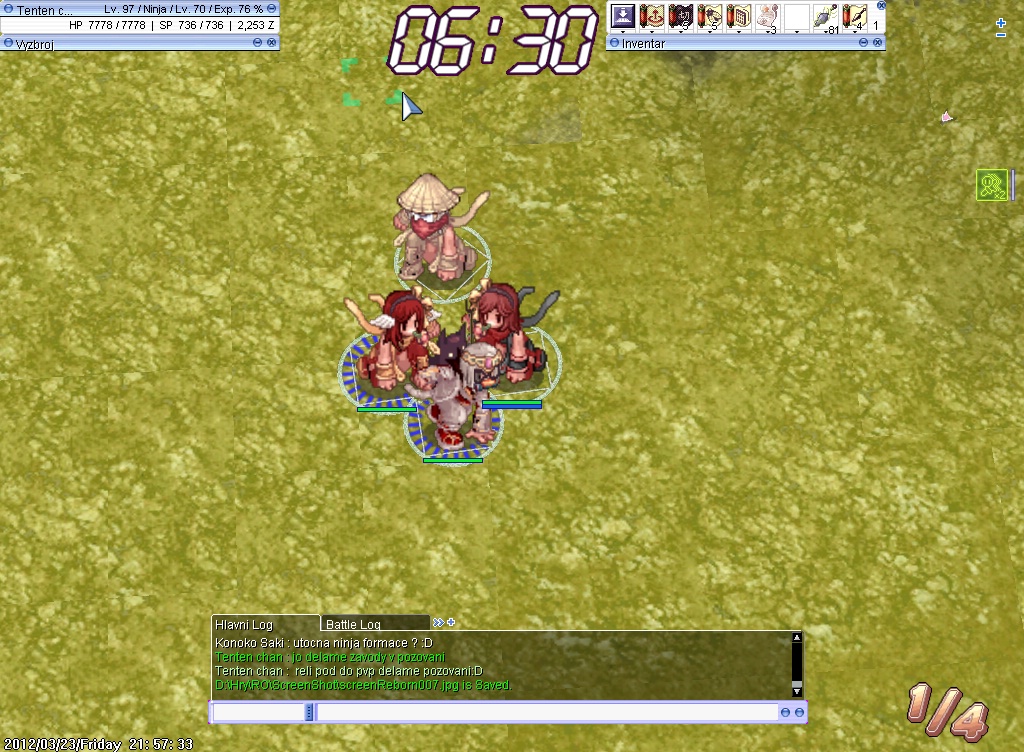Screen dimensions: 1024x752
Task: Click the whisper recipient name field
Action: click(258, 712)
